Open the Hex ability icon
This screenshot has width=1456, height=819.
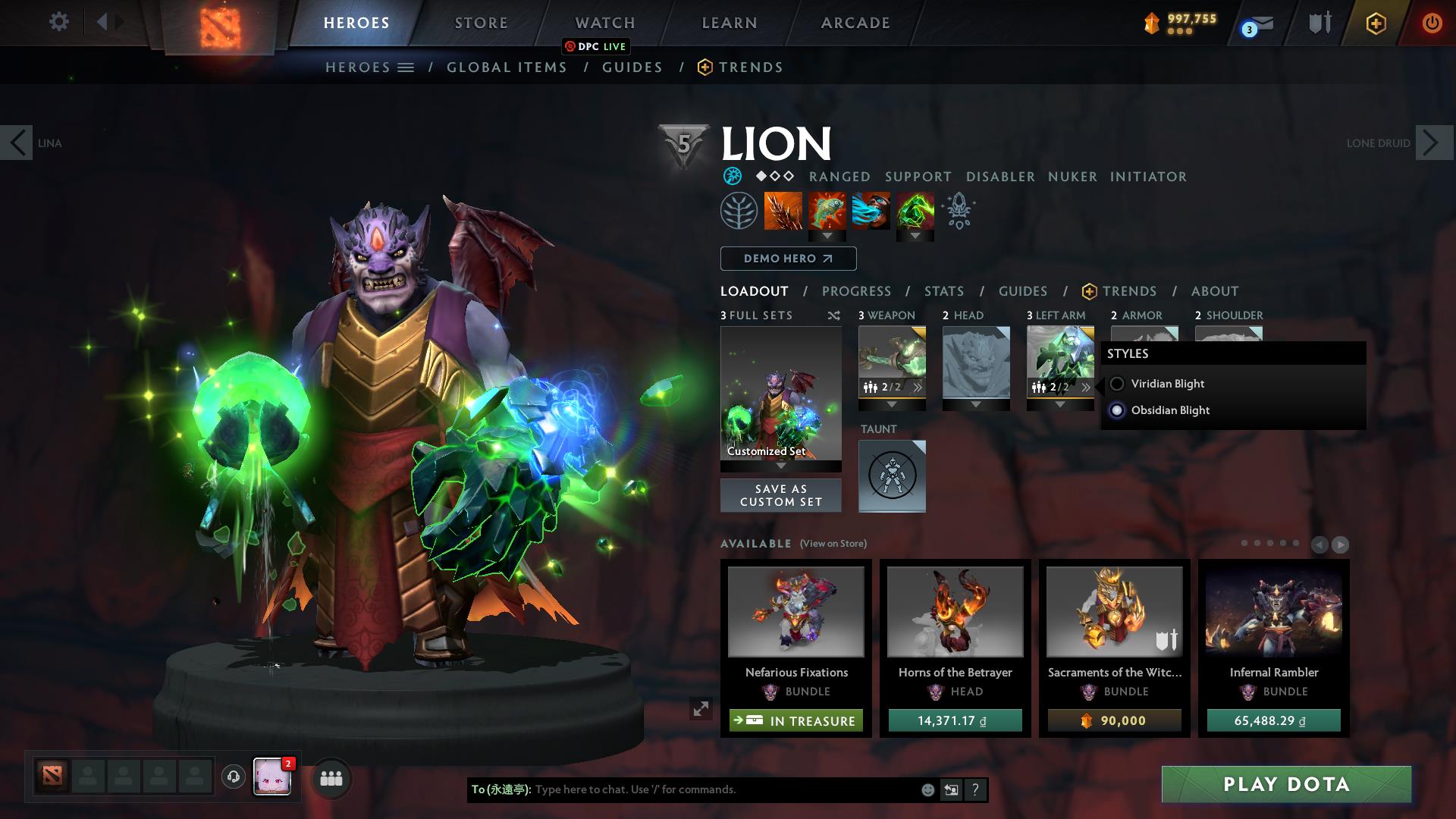click(827, 212)
